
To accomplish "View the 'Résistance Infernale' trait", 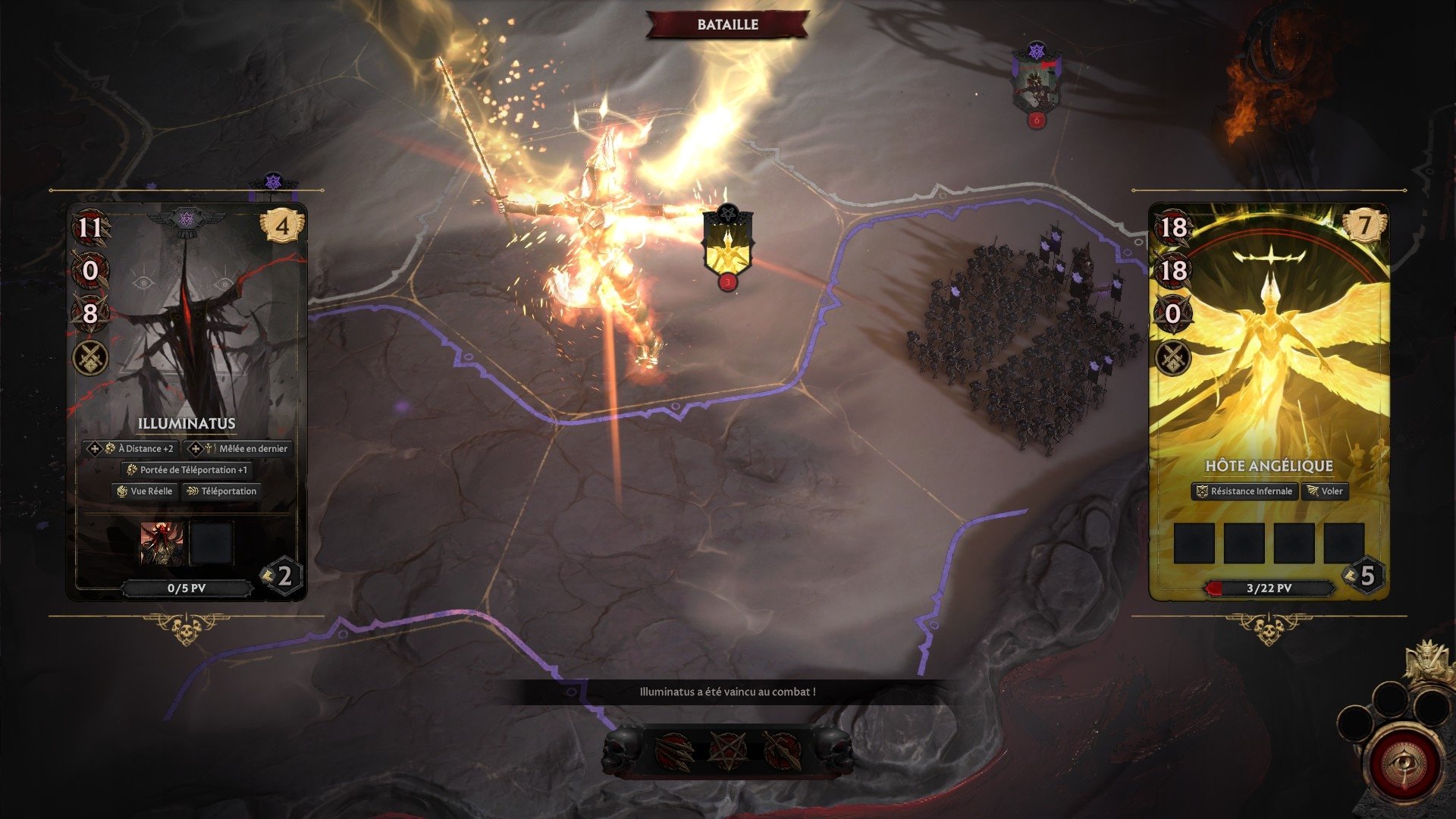I will [x=1244, y=491].
